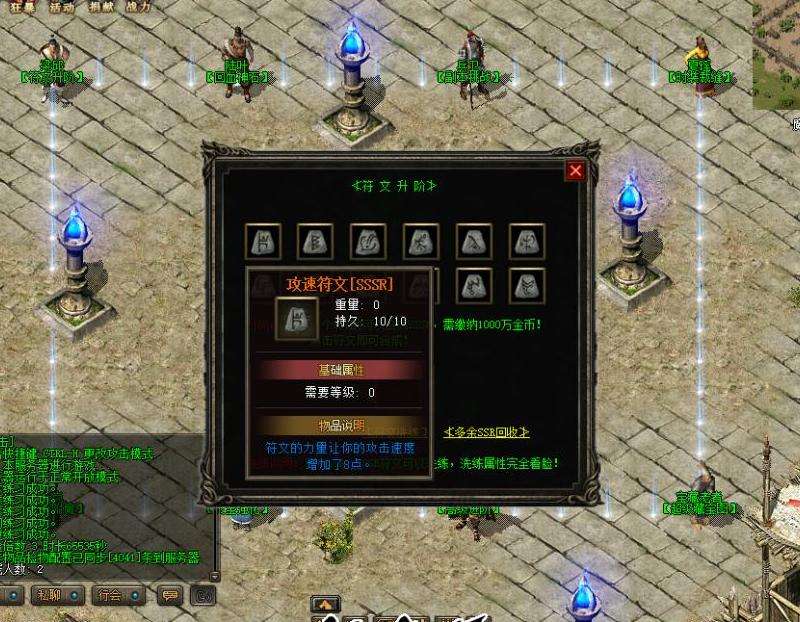Switch to the 私聊 private chat channel
This screenshot has height=622, width=800.
(48, 596)
